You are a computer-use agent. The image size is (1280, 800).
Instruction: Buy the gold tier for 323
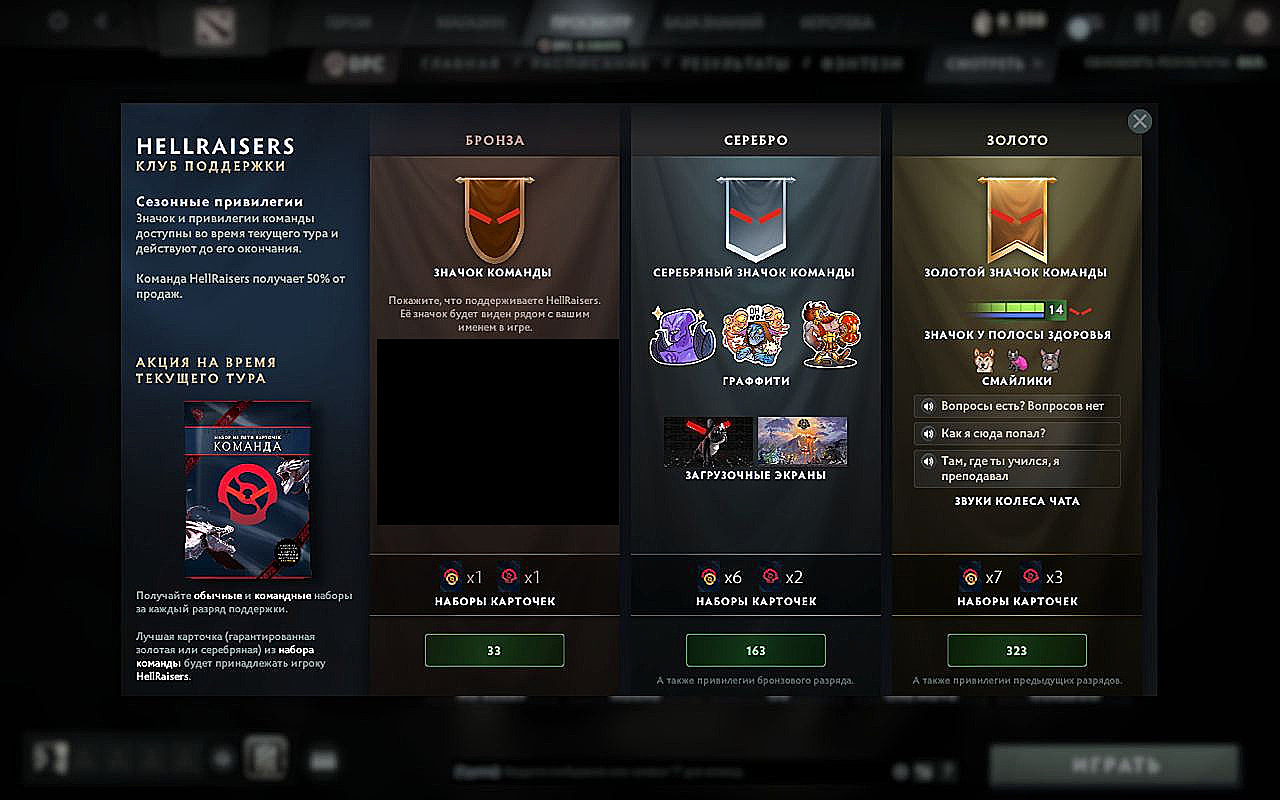pyautogui.click(x=1016, y=650)
